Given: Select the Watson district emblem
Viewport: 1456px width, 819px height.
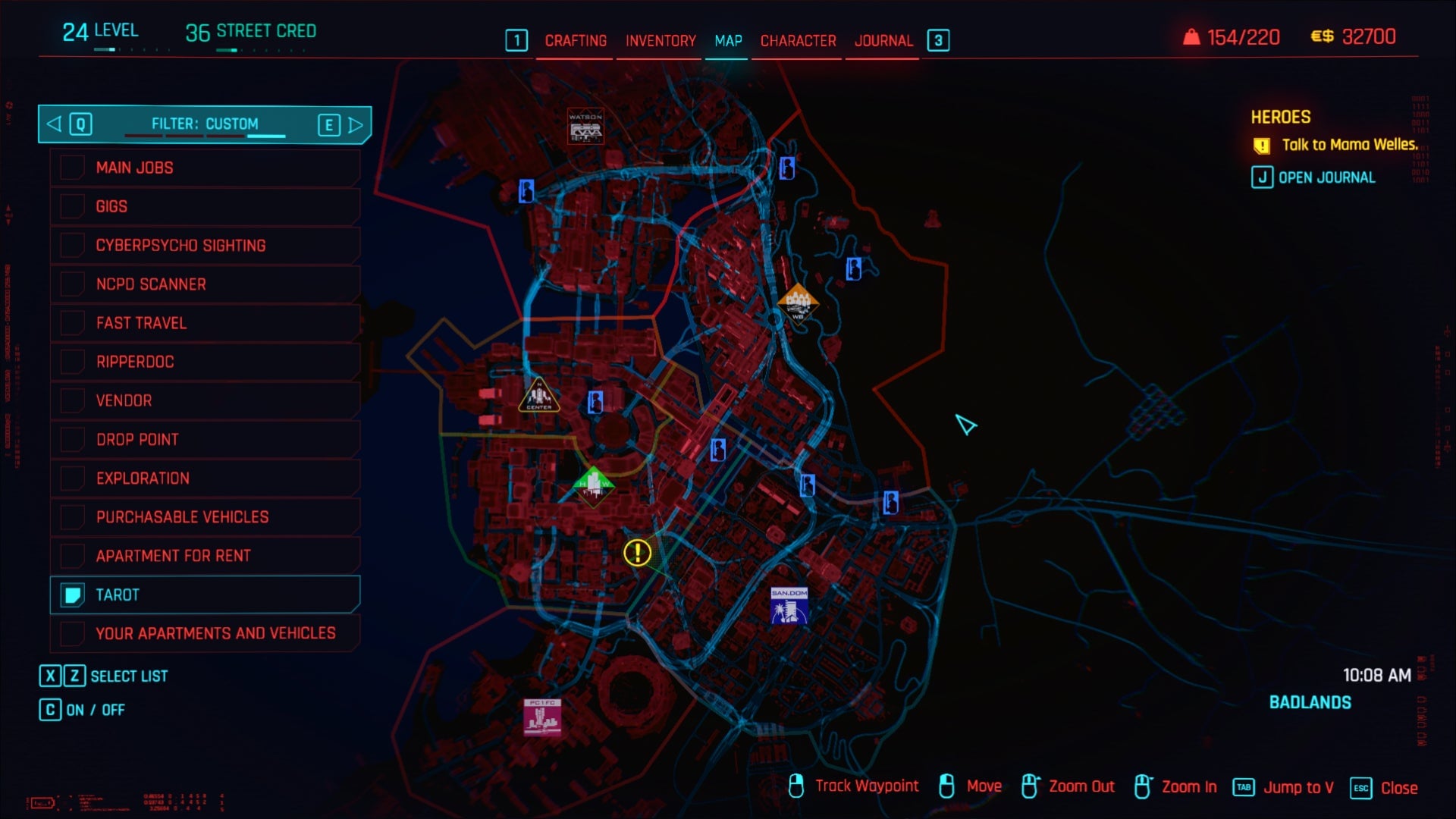Looking at the screenshot, I should click(585, 127).
